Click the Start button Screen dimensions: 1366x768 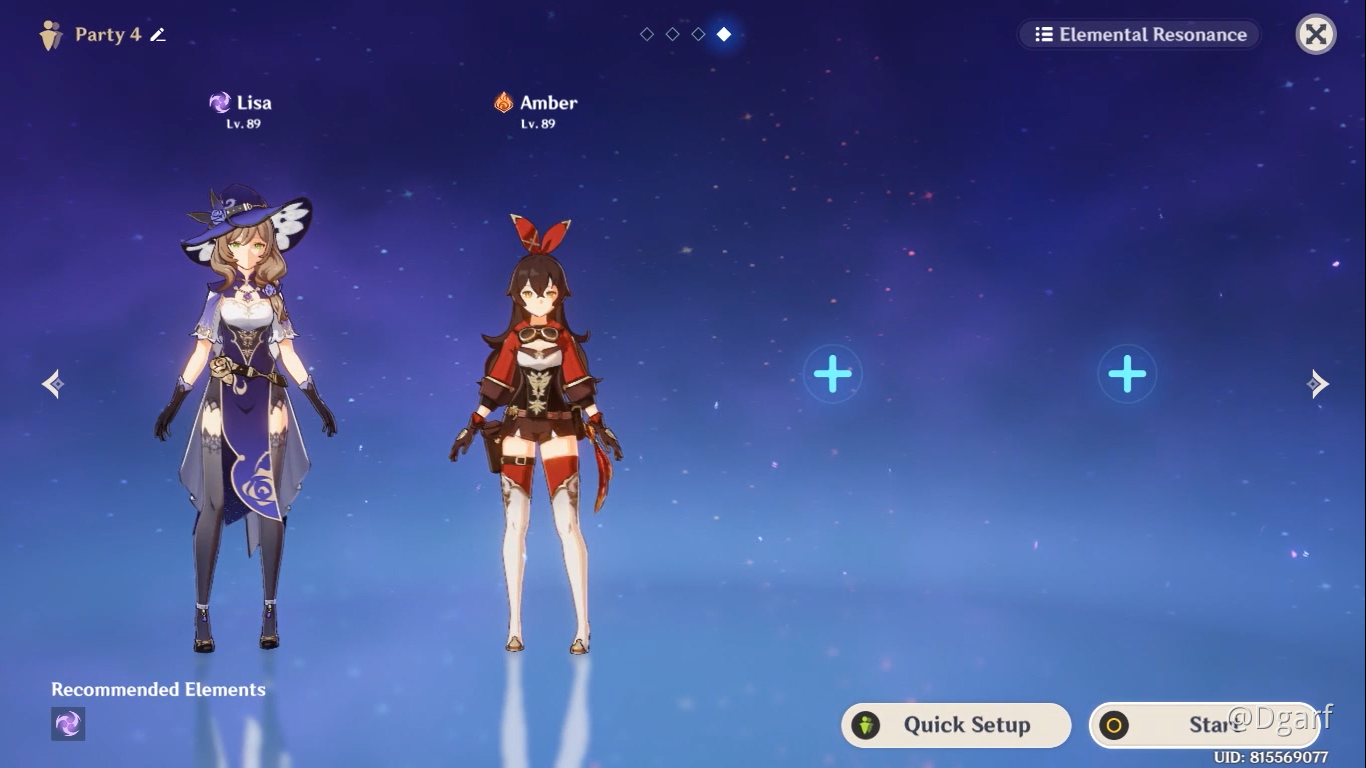click(x=1204, y=725)
